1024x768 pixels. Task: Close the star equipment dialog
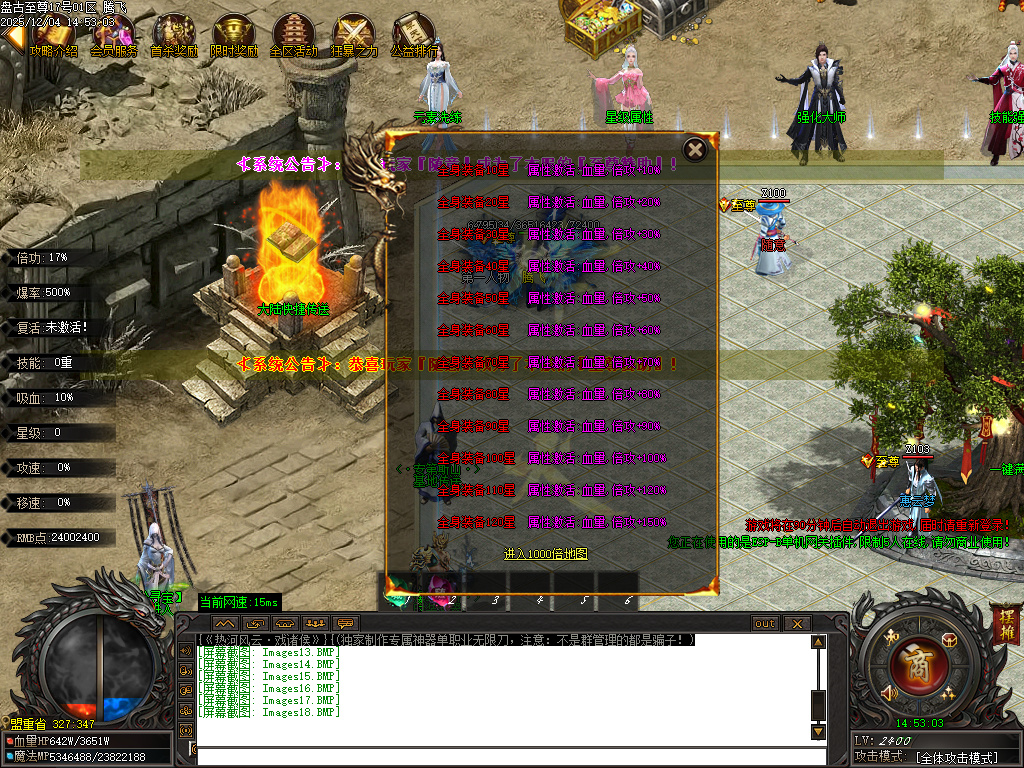(694, 150)
